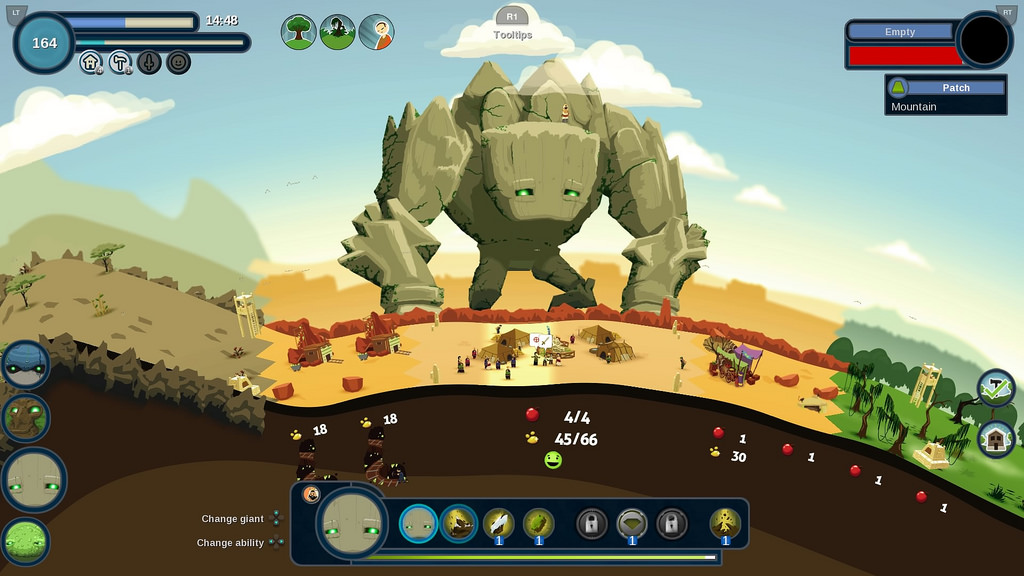Viewport: 1024px width, 576px height.
Task: Open the hammer projects counter icon
Action: (x=120, y=62)
